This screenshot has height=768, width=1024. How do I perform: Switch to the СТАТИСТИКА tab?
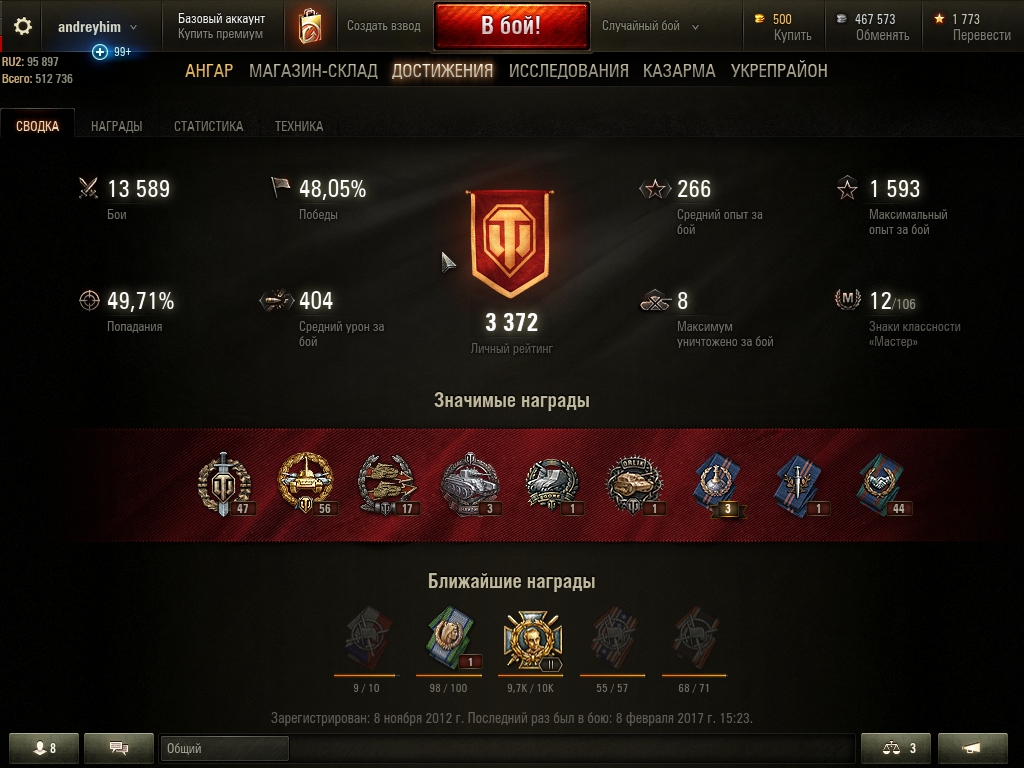click(208, 126)
